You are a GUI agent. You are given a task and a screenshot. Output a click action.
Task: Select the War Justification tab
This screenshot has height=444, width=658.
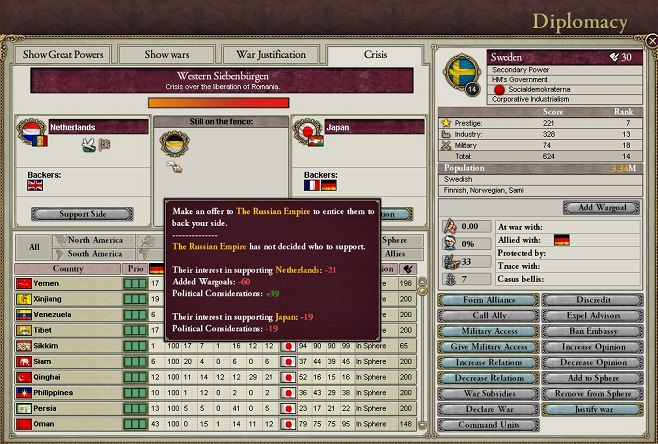(x=271, y=54)
